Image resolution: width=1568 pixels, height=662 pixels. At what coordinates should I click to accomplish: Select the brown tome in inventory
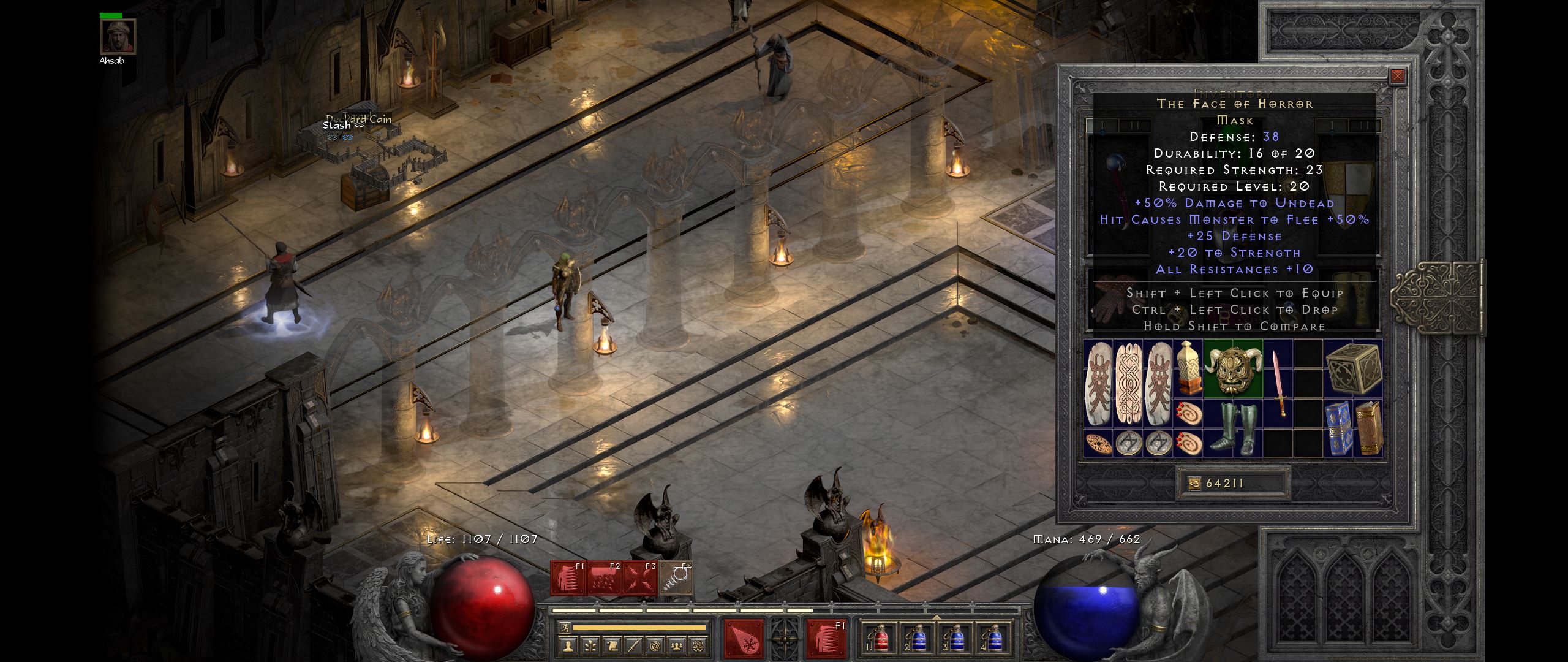tap(1368, 428)
